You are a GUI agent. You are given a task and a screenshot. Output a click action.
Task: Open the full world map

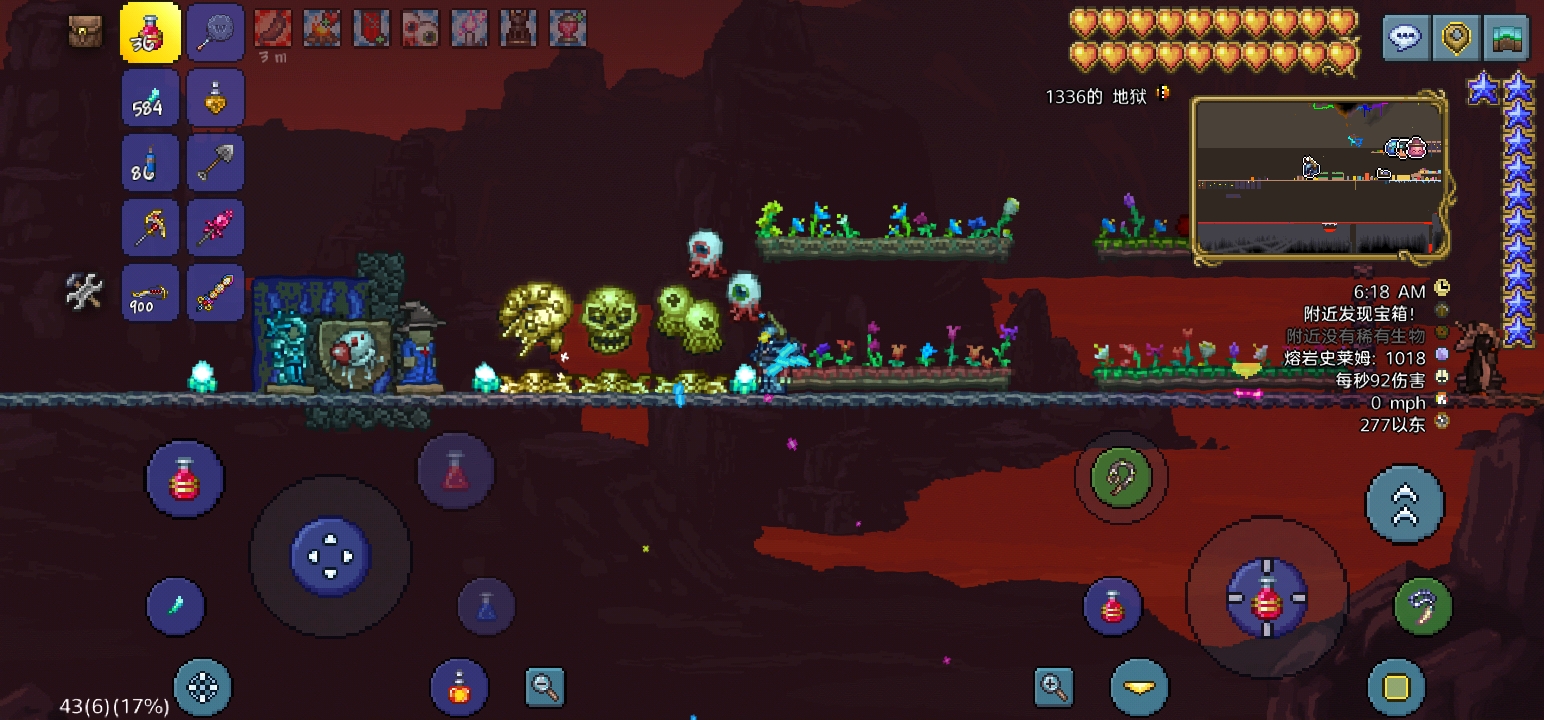[1506, 38]
